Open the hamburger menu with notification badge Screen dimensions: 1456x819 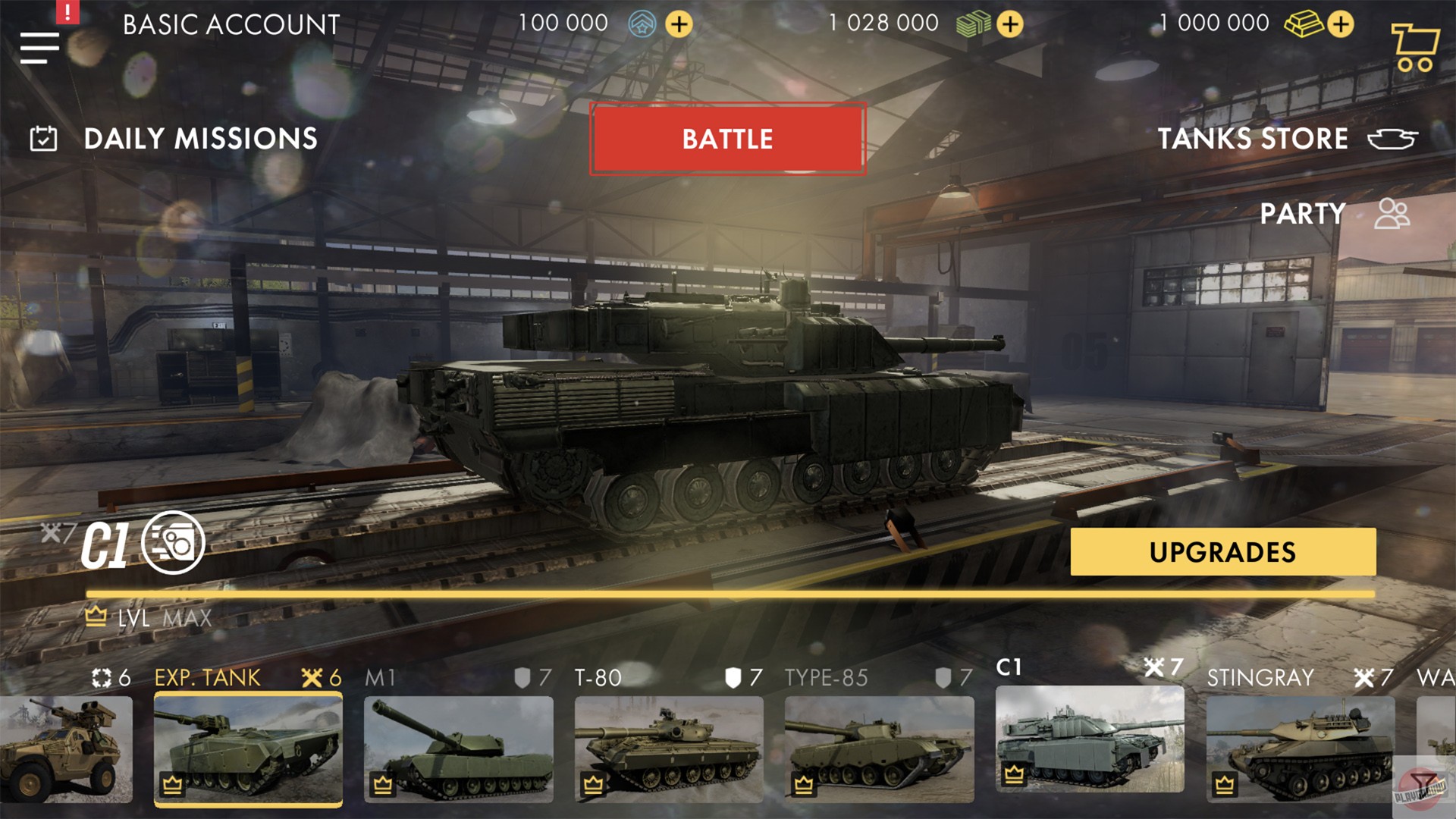pyautogui.click(x=39, y=47)
